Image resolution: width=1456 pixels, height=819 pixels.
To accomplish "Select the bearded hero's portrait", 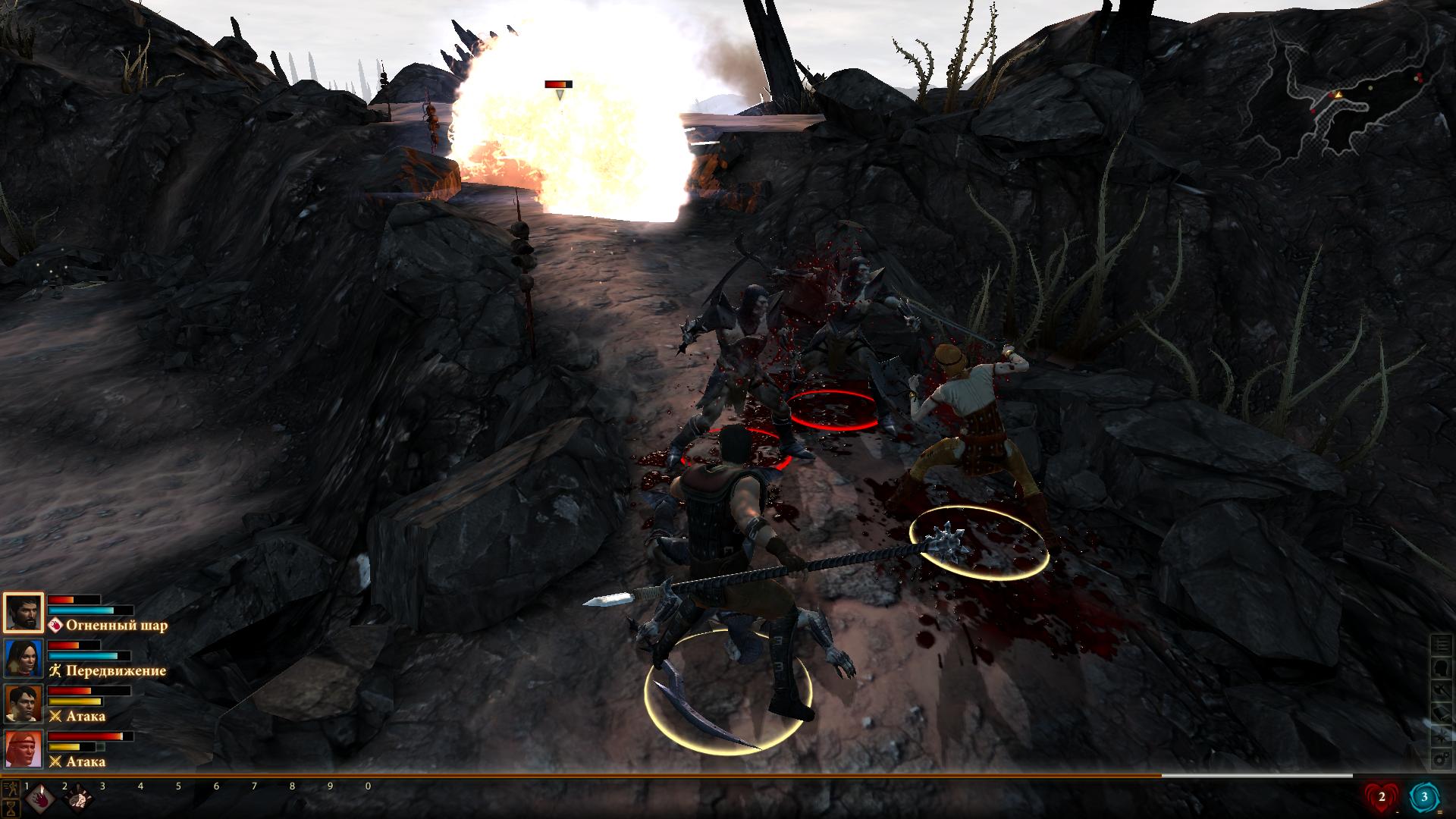I will [x=24, y=613].
